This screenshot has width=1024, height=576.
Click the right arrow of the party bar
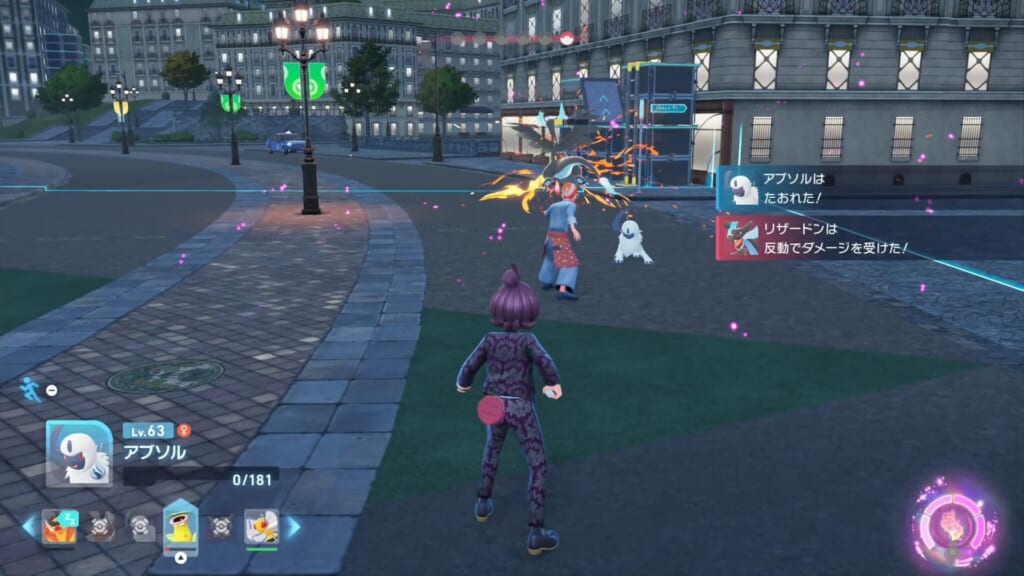pyautogui.click(x=293, y=526)
